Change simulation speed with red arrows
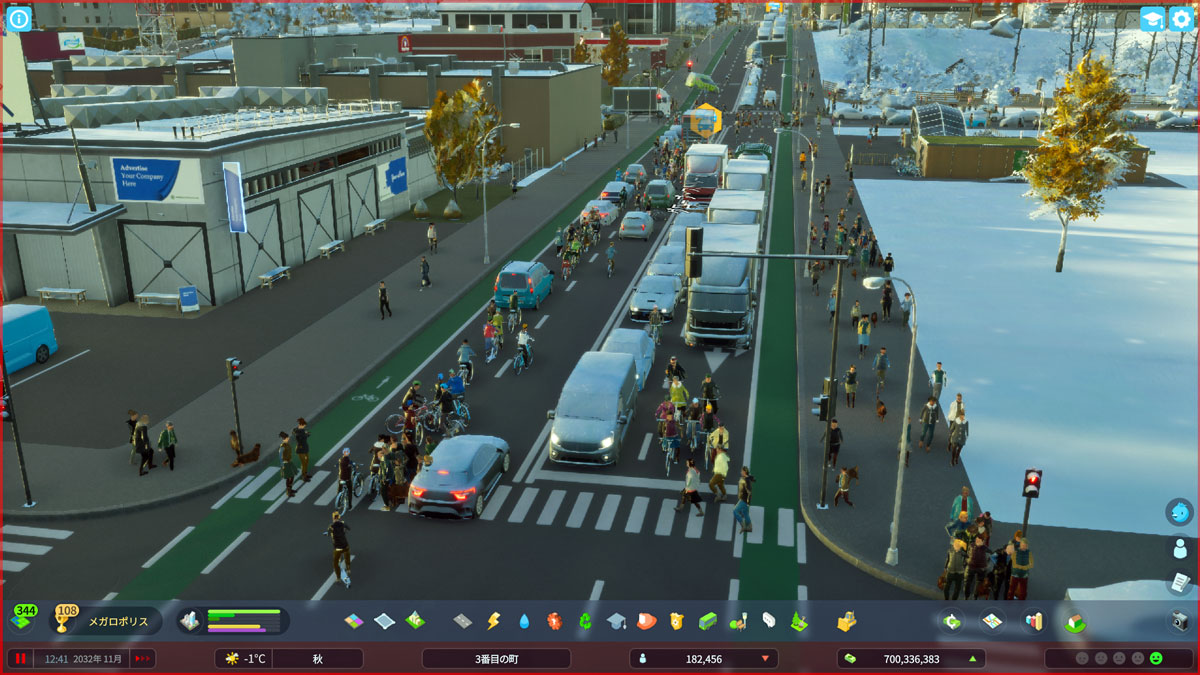The image size is (1200, 675). click(x=143, y=659)
